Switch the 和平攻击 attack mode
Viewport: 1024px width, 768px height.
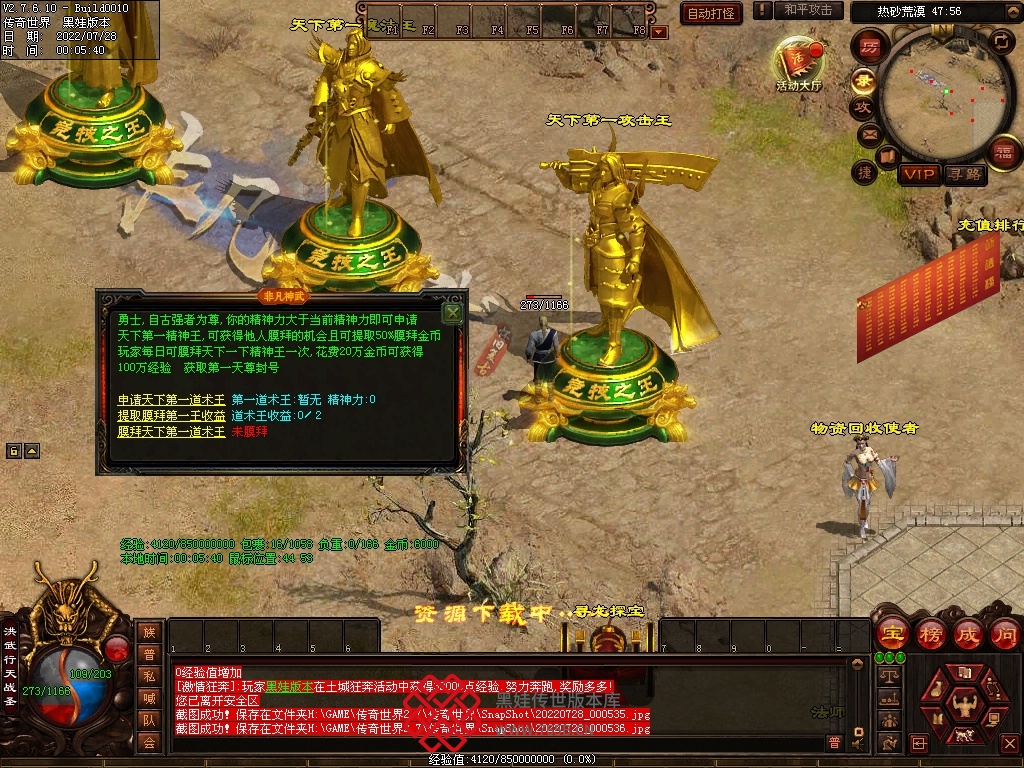coord(808,10)
